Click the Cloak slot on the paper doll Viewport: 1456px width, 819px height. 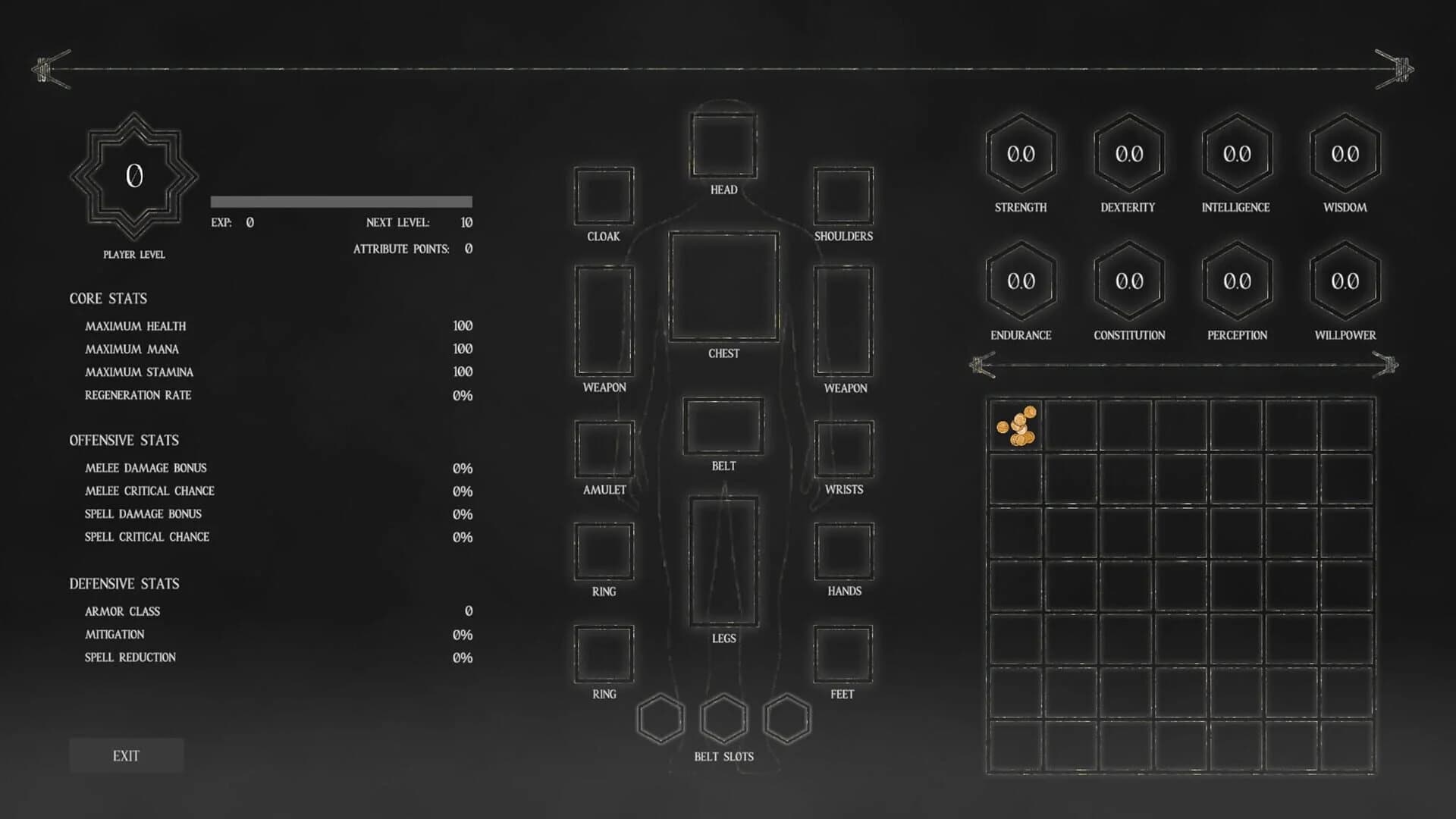tap(603, 197)
